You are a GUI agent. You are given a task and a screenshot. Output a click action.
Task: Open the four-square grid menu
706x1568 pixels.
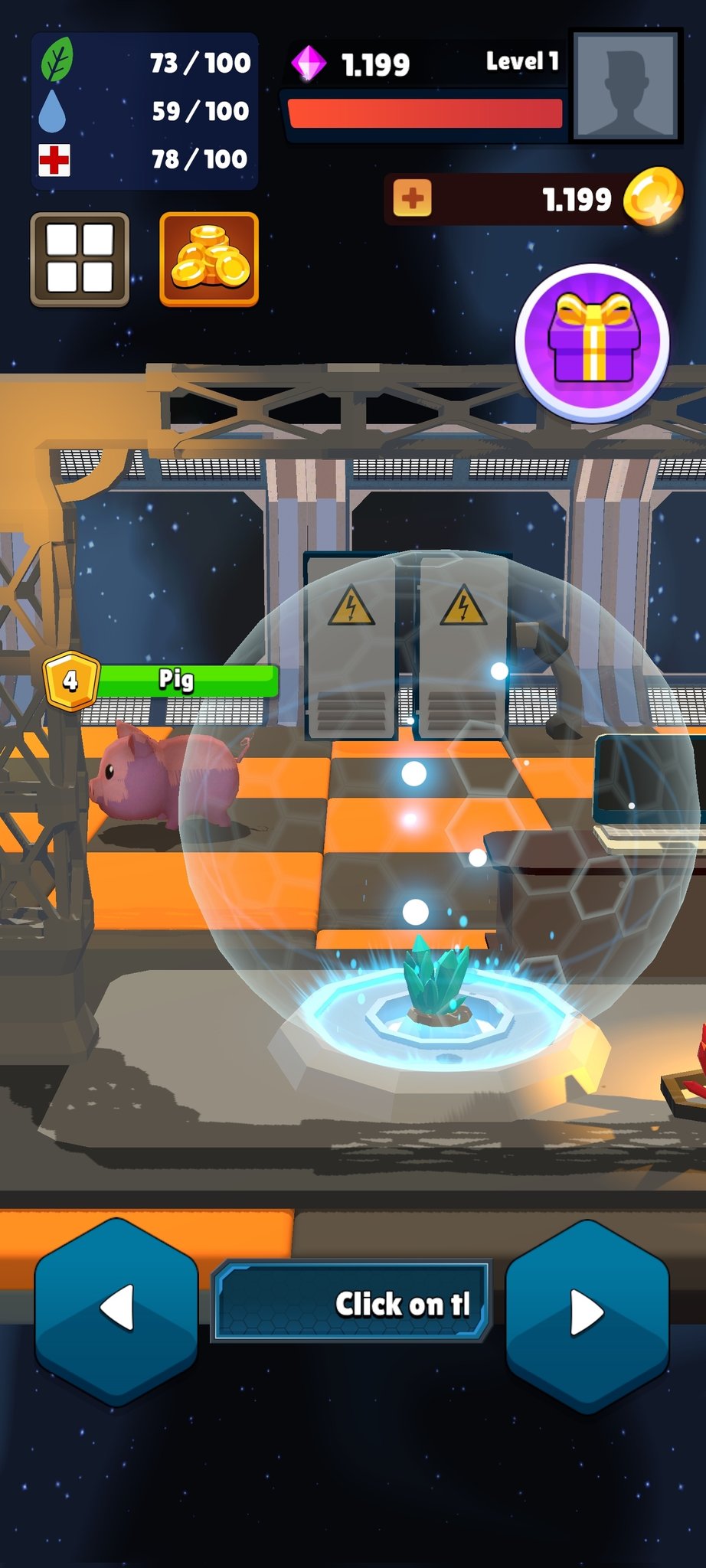pyautogui.click(x=80, y=260)
